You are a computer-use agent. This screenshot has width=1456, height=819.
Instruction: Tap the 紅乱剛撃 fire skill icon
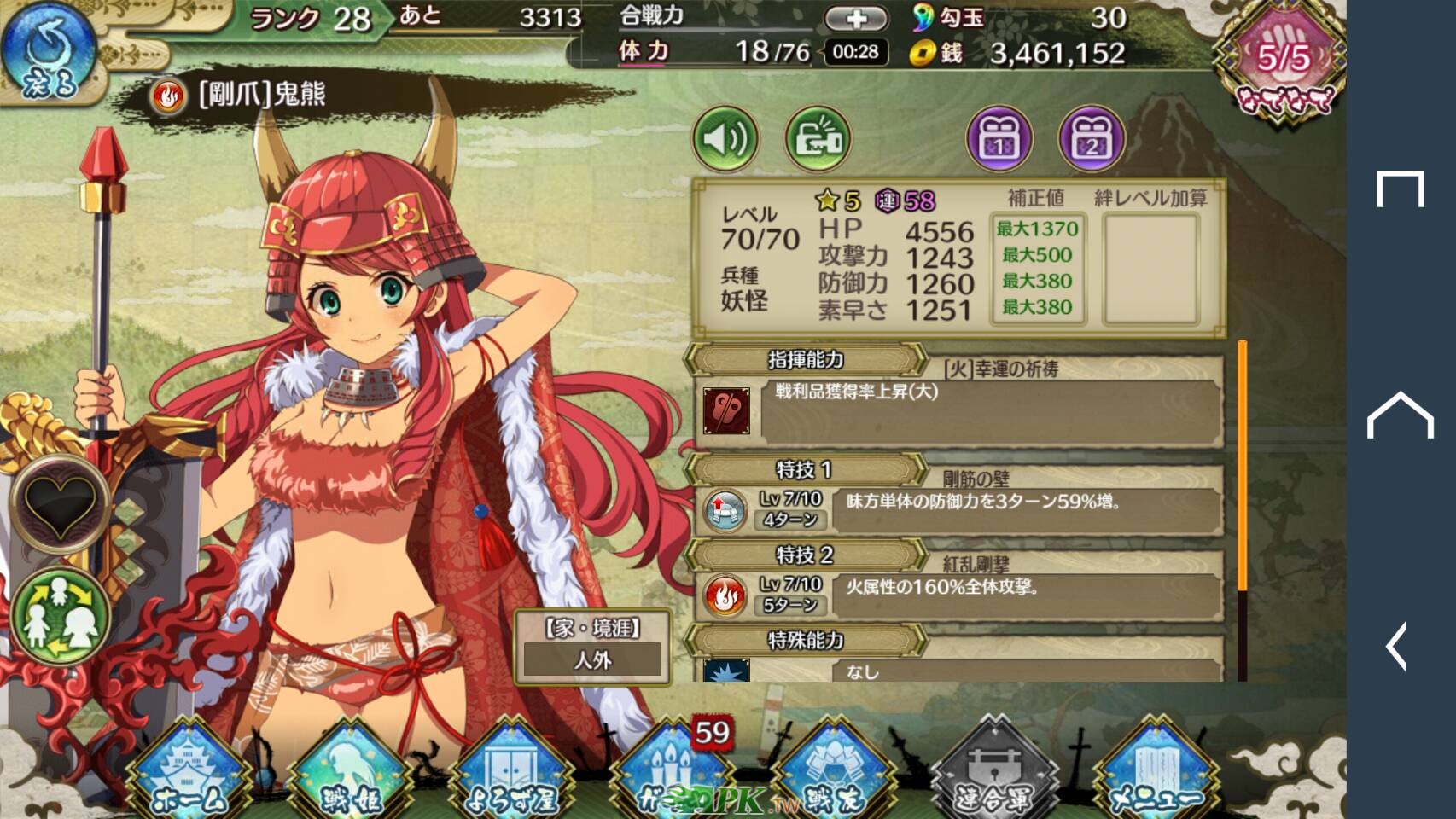725,595
